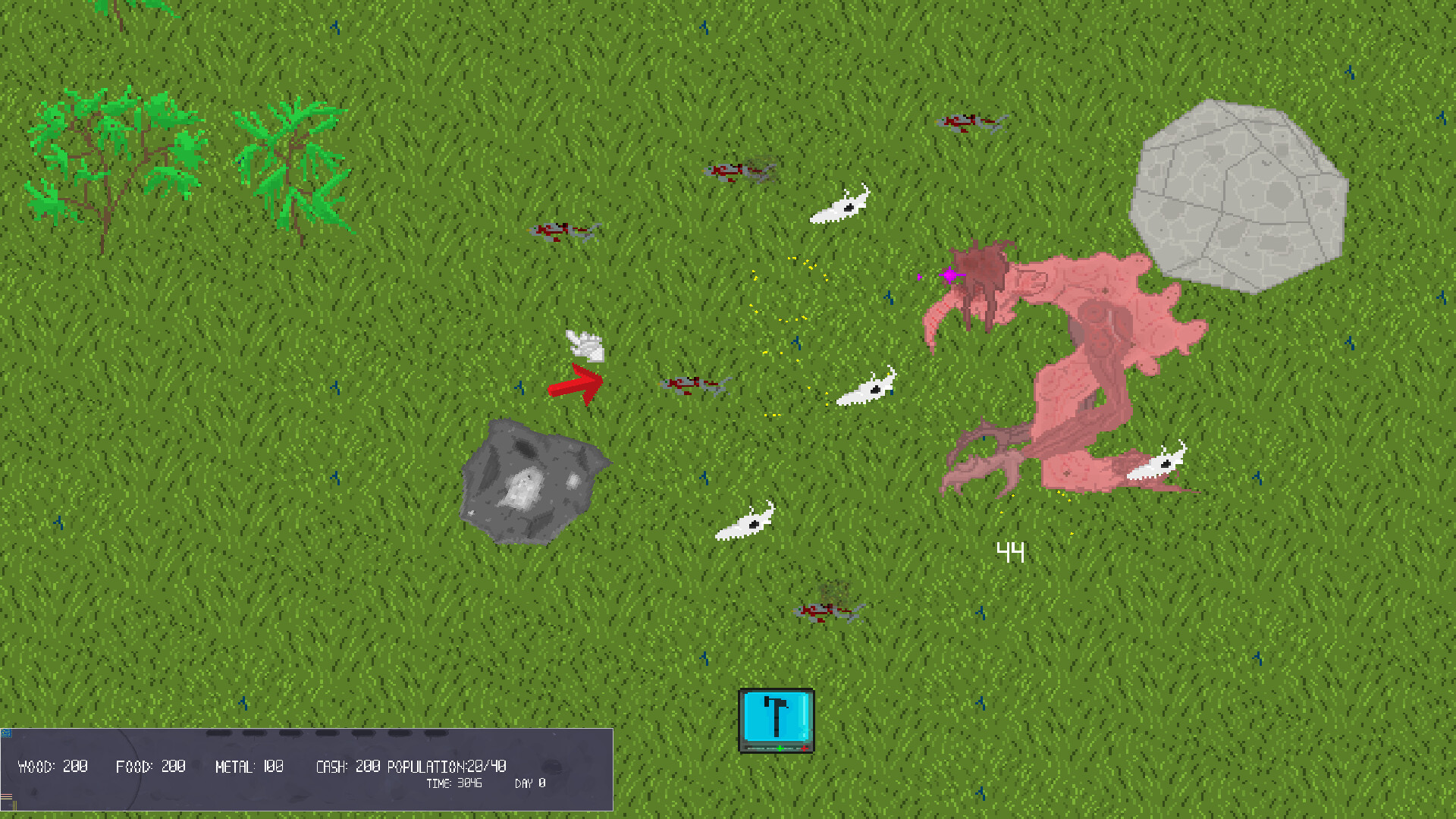Screen dimensions: 1456x819
Task: Click the red arrow marker on the field
Action: pyautogui.click(x=578, y=384)
